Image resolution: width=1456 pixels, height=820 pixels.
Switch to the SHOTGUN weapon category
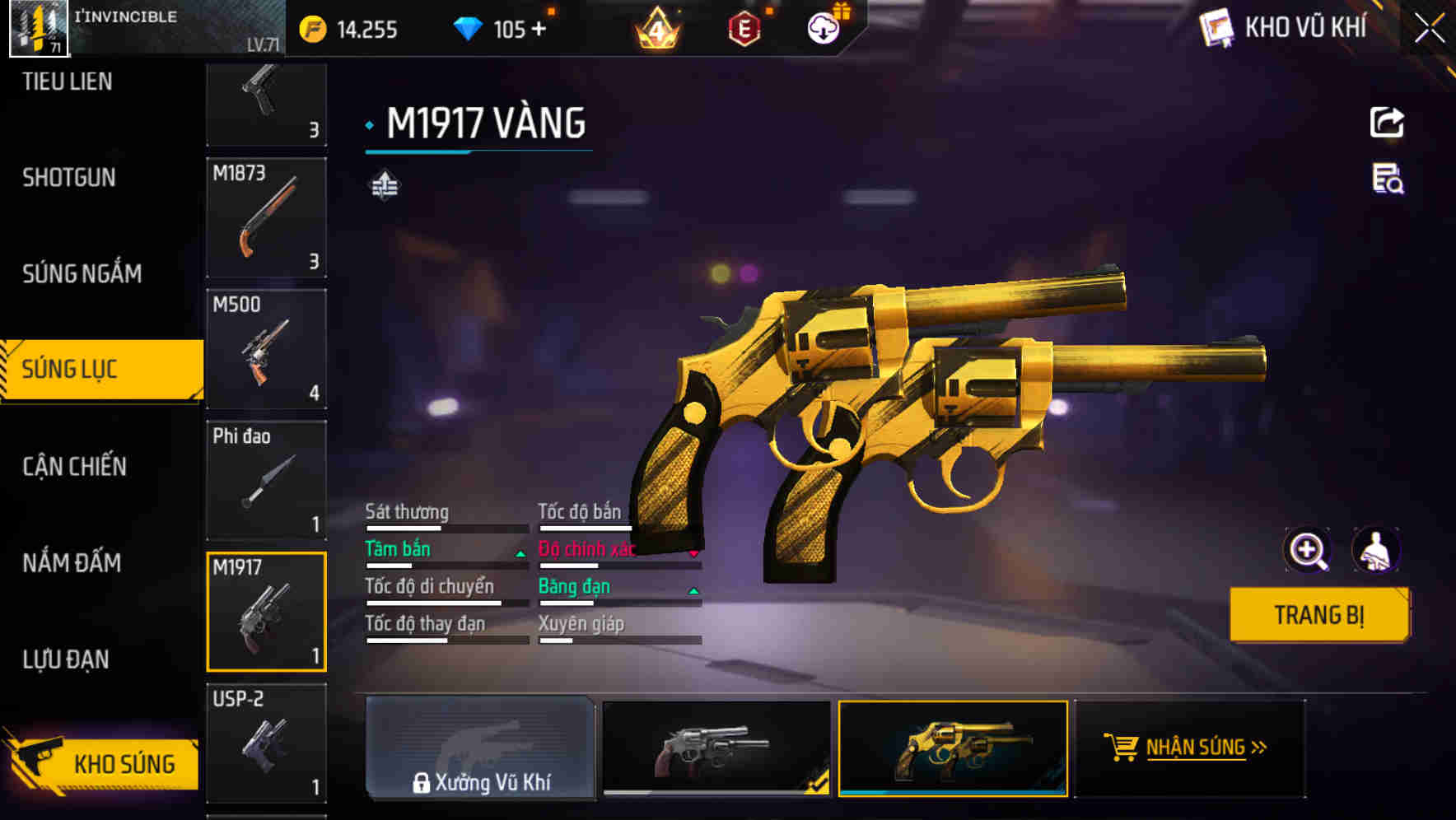pos(69,178)
